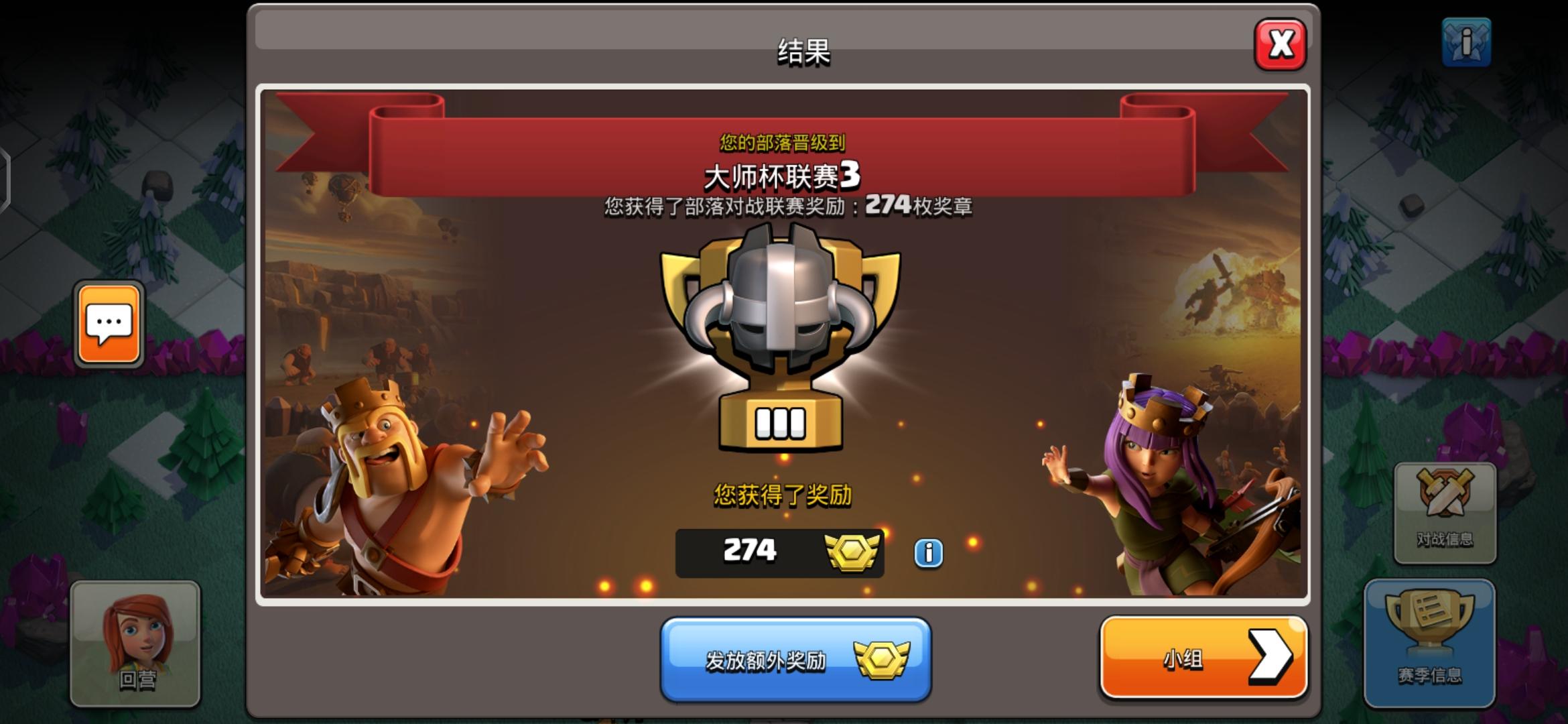1568x724 pixels.
Task: Open 对战信息 war information panel
Action: 1445,509
